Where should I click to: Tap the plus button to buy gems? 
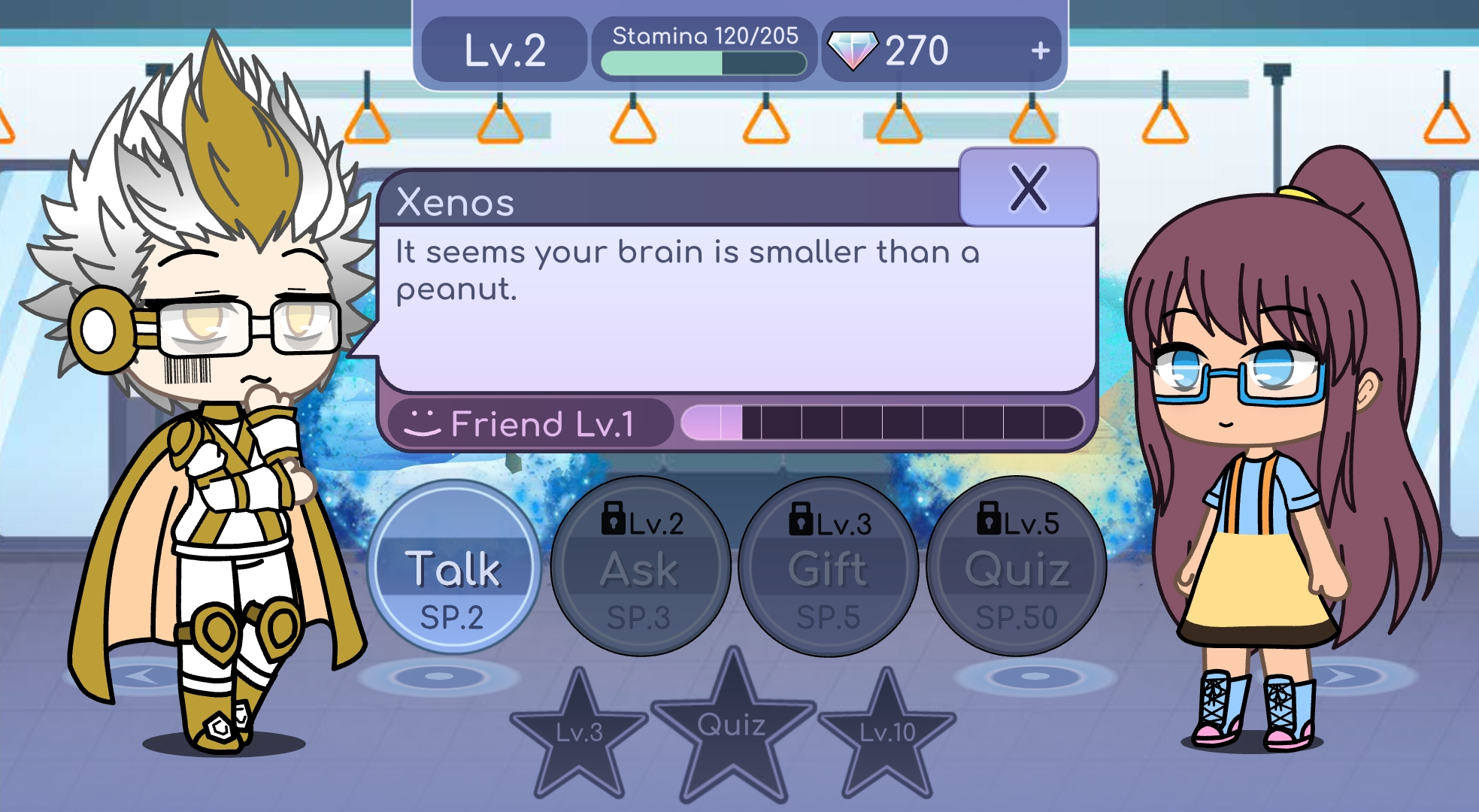(x=1041, y=51)
